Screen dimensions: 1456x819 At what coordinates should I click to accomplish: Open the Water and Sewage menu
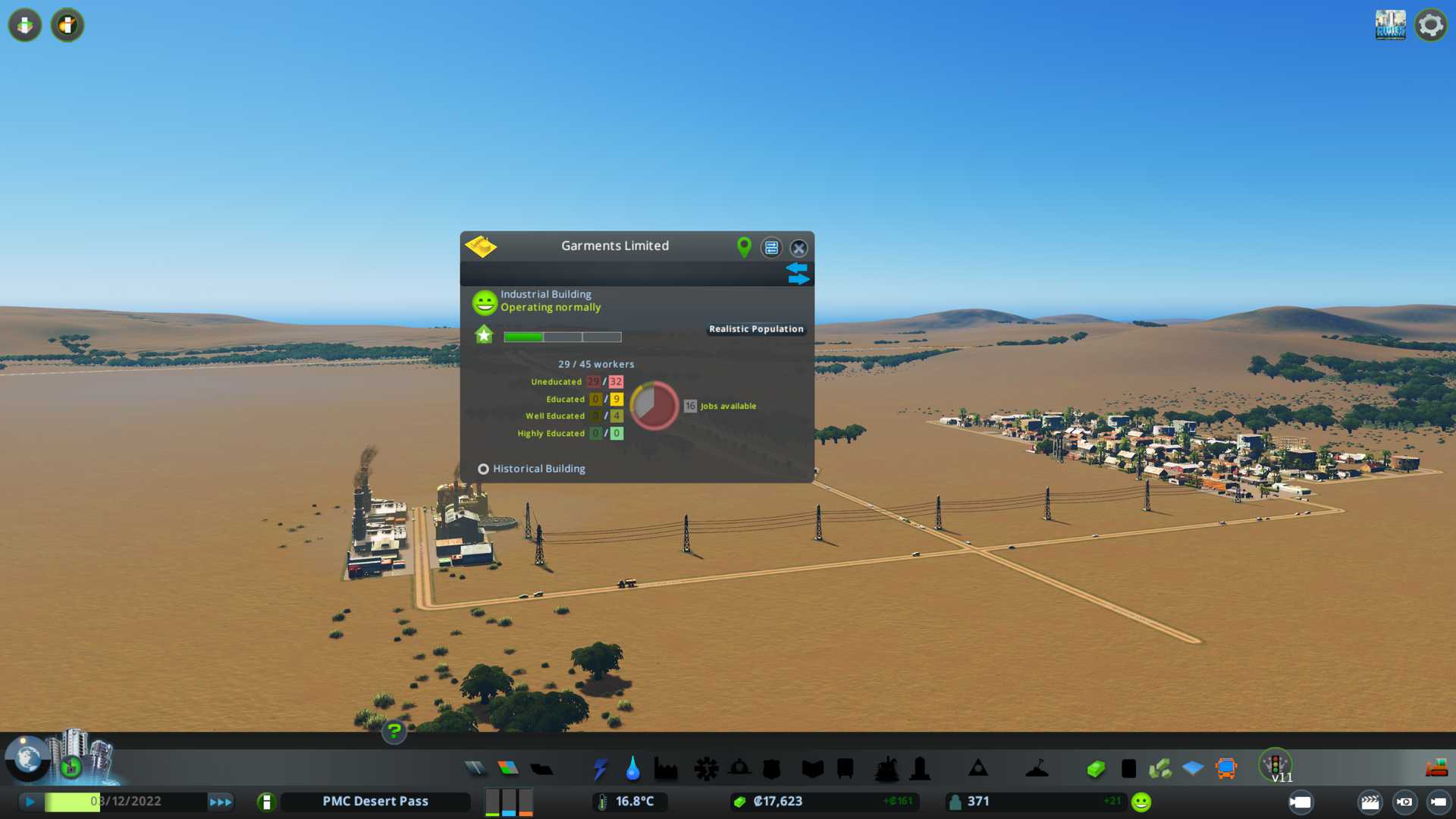pos(632,769)
